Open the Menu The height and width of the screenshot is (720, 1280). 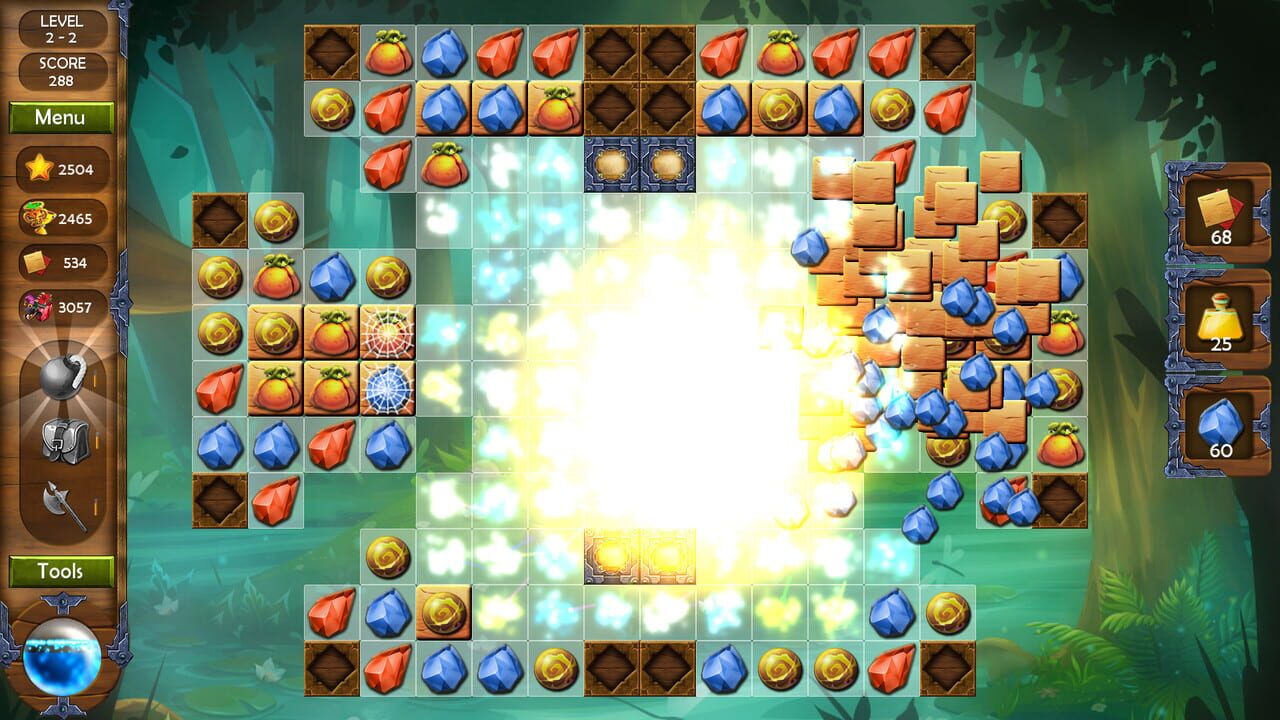[60, 118]
